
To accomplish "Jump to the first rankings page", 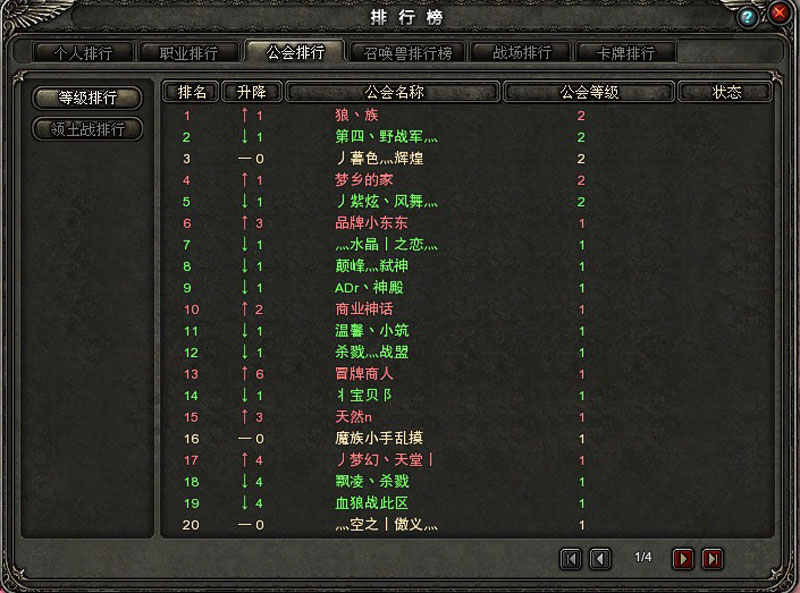I will click(x=571, y=559).
